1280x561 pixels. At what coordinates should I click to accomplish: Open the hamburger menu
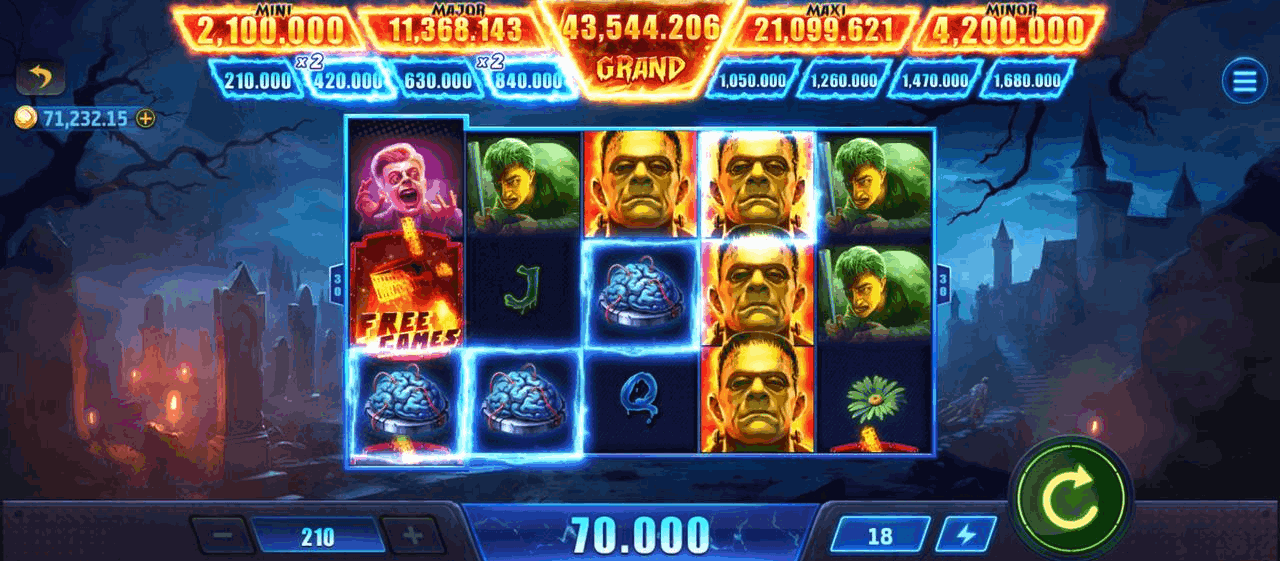coord(1244,81)
